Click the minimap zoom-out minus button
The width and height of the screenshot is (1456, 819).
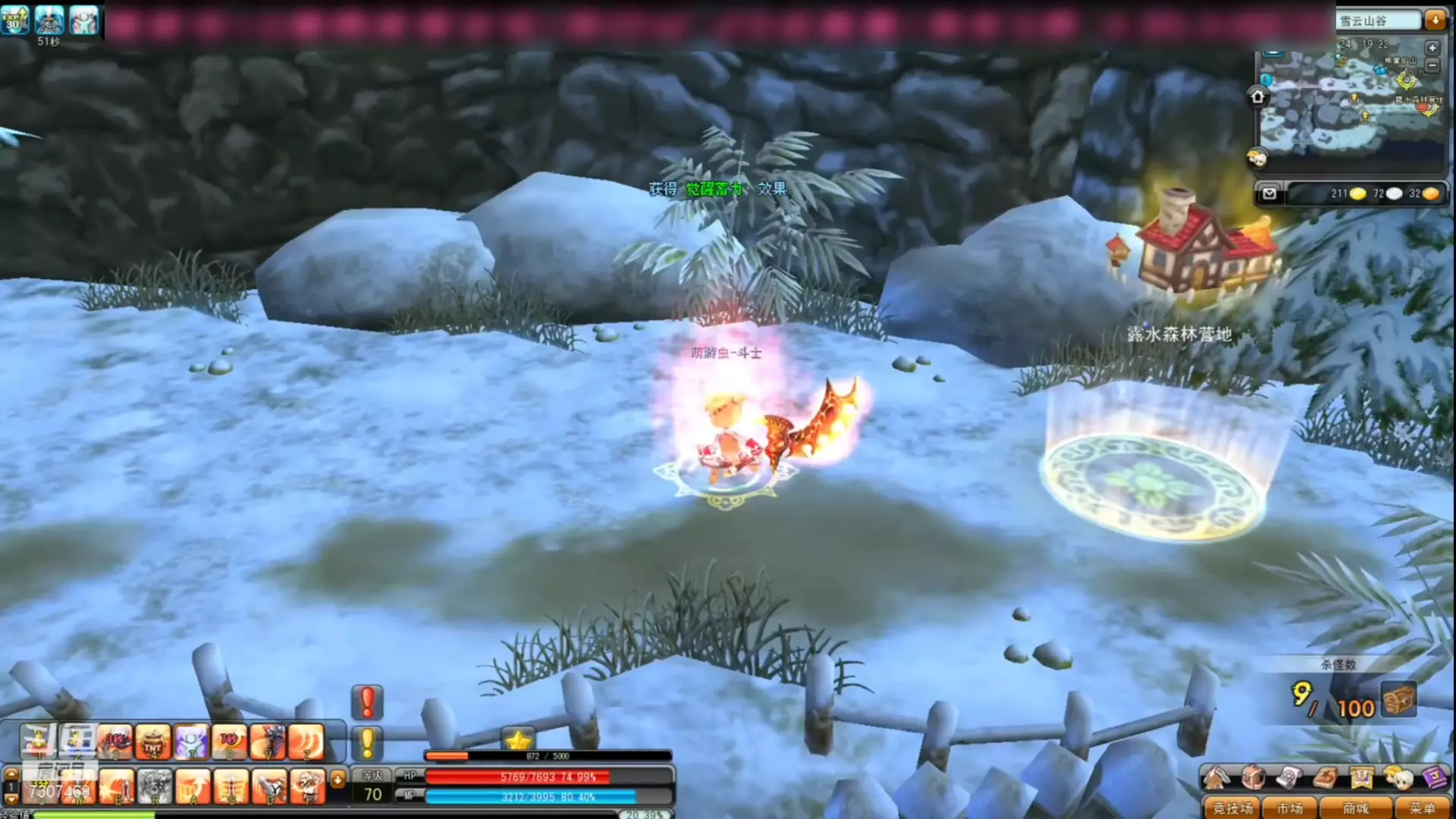click(x=1432, y=67)
